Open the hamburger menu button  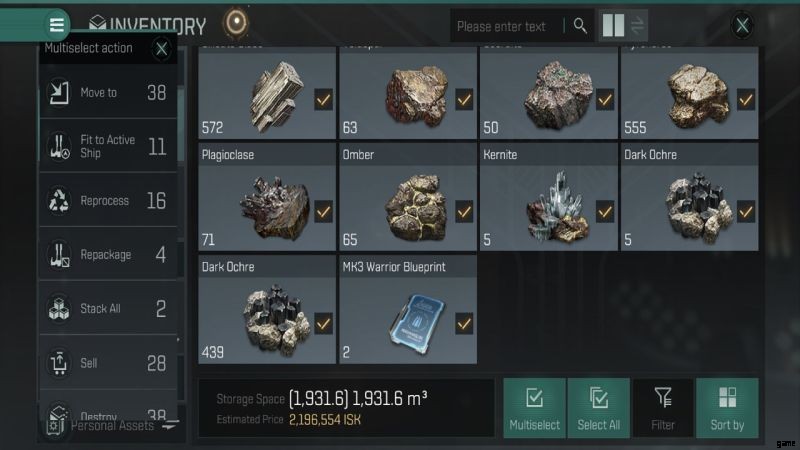click(57, 24)
